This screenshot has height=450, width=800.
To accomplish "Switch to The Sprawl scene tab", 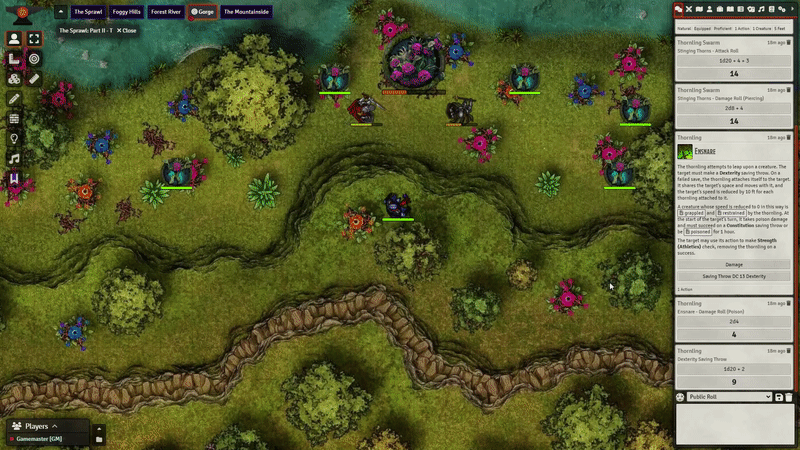I will point(88,12).
